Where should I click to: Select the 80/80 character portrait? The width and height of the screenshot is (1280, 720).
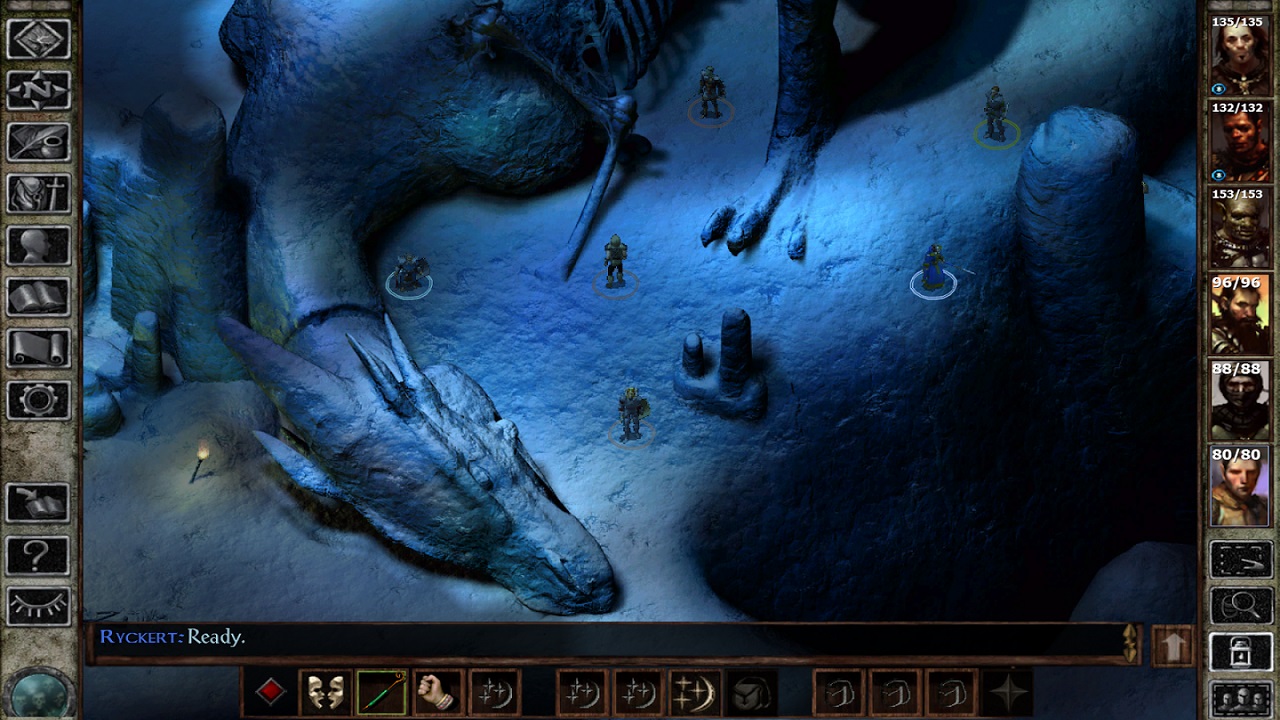click(1240, 486)
